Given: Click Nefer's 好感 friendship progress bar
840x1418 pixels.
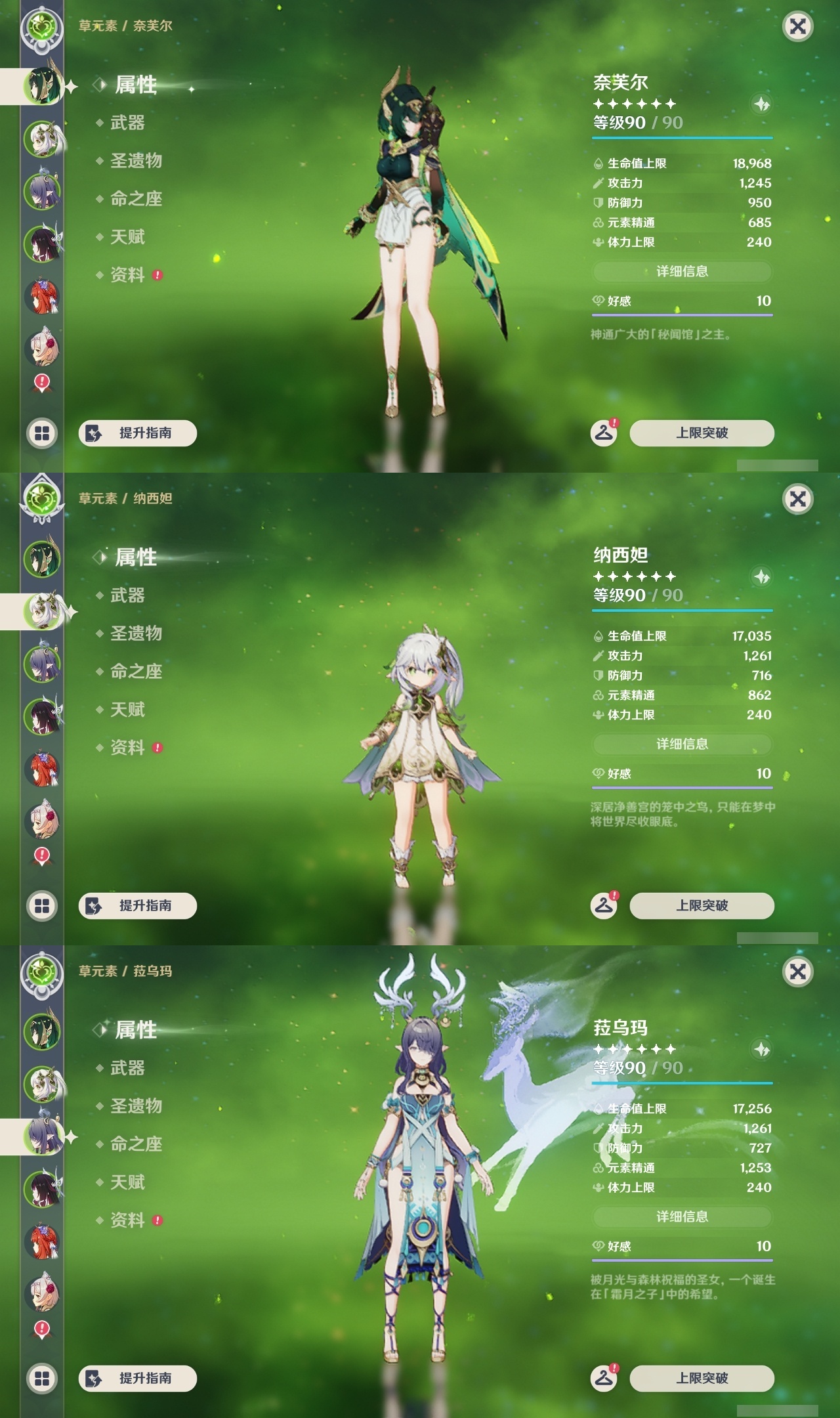Looking at the screenshot, I should pyautogui.click(x=681, y=314).
